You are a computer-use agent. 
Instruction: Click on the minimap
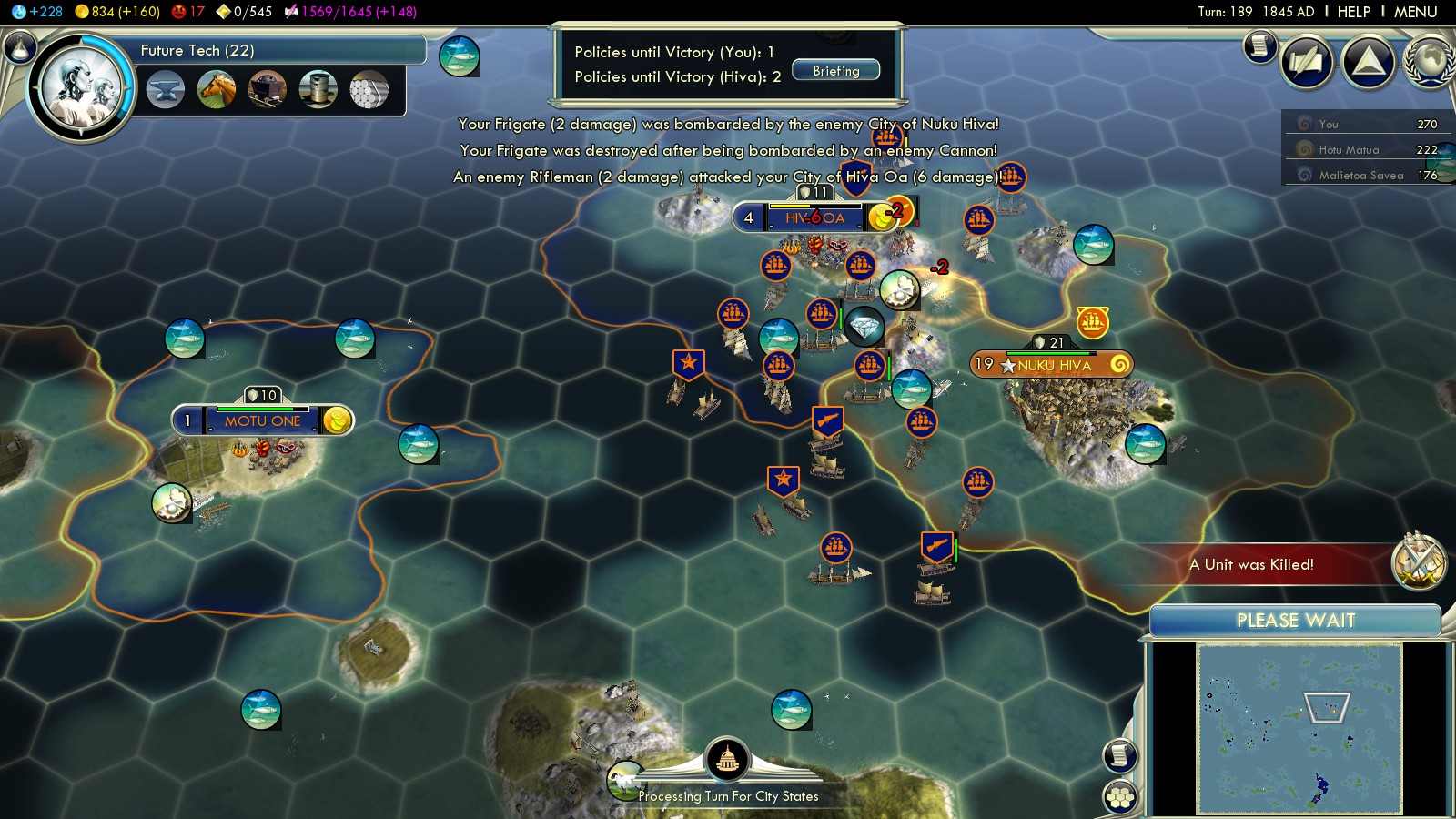[1299, 728]
